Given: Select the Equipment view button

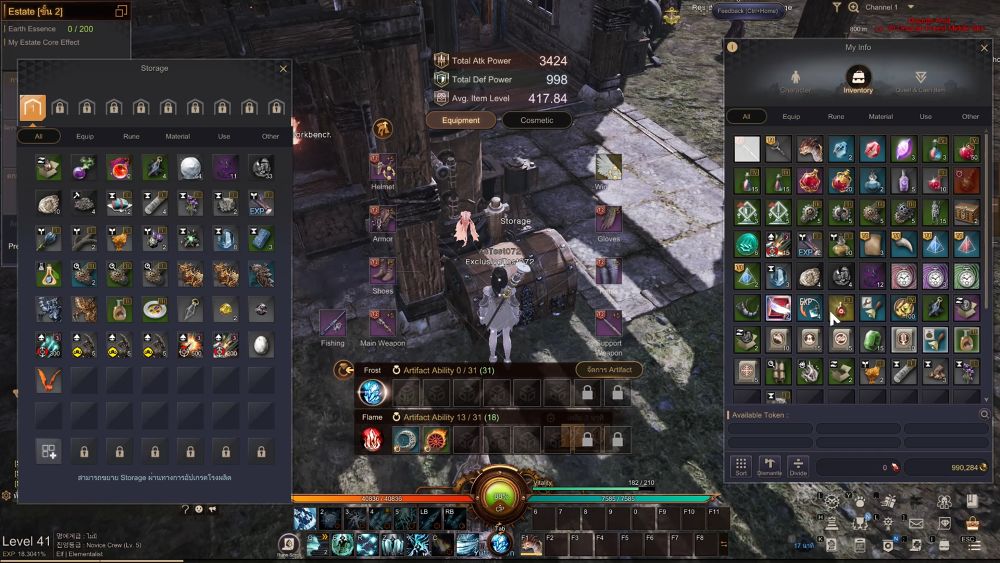Looking at the screenshot, I should [x=461, y=120].
